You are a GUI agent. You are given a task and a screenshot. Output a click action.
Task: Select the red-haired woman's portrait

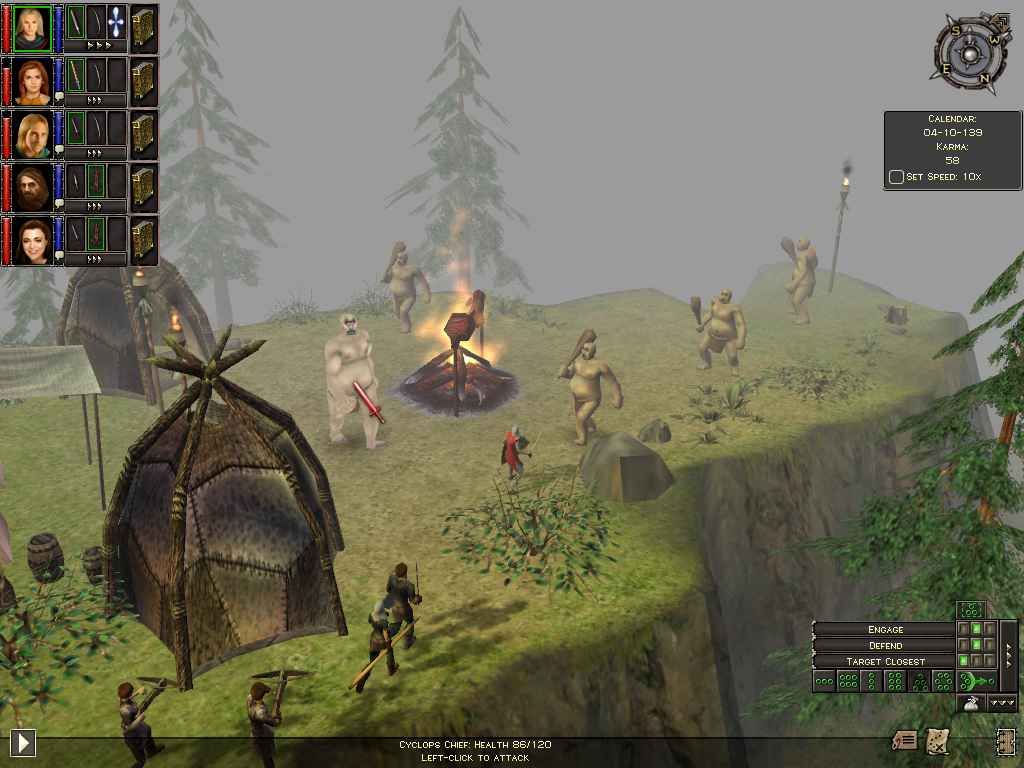point(32,82)
